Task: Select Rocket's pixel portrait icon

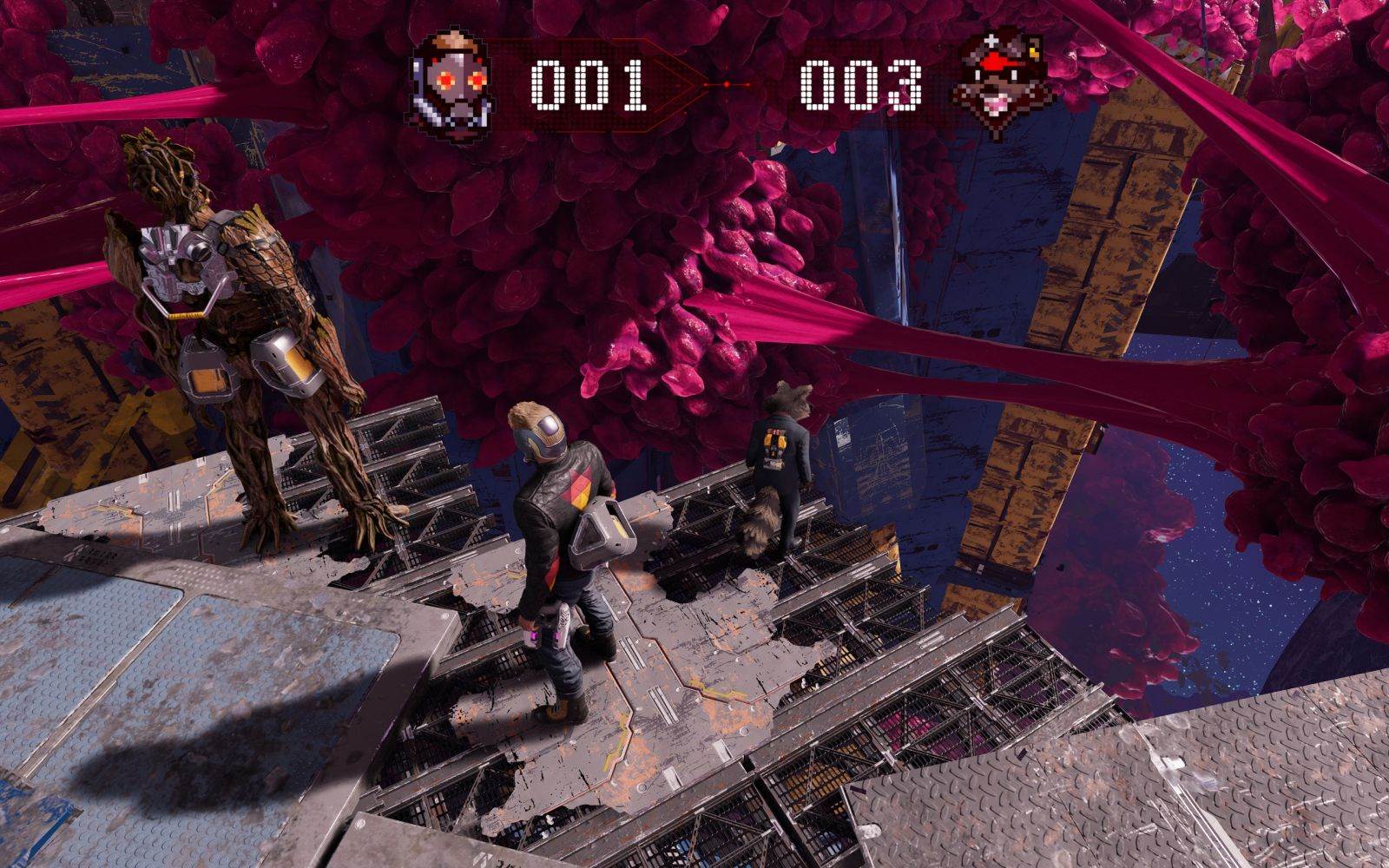Action: 999,83
